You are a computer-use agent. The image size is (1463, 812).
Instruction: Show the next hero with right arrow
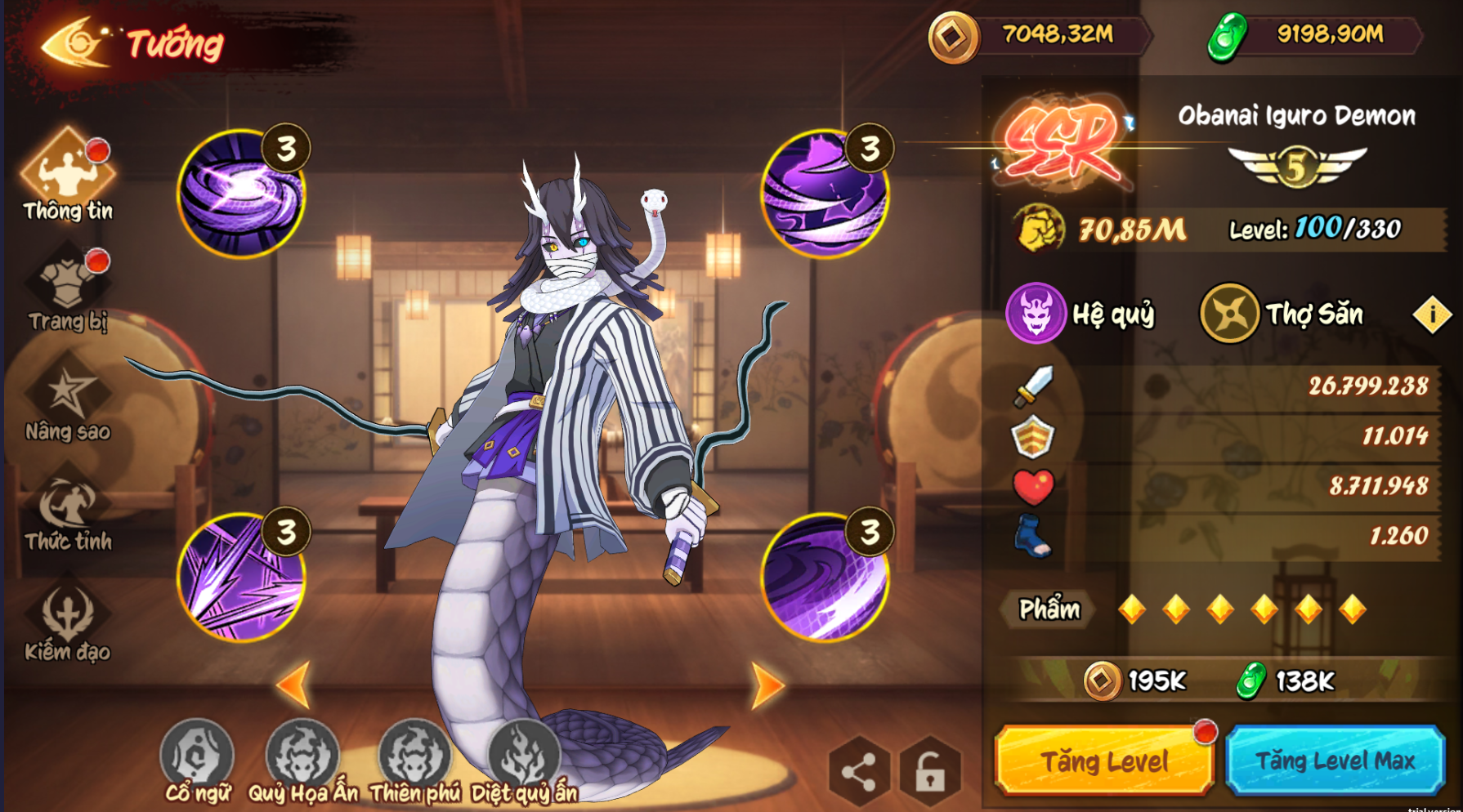pos(767,685)
